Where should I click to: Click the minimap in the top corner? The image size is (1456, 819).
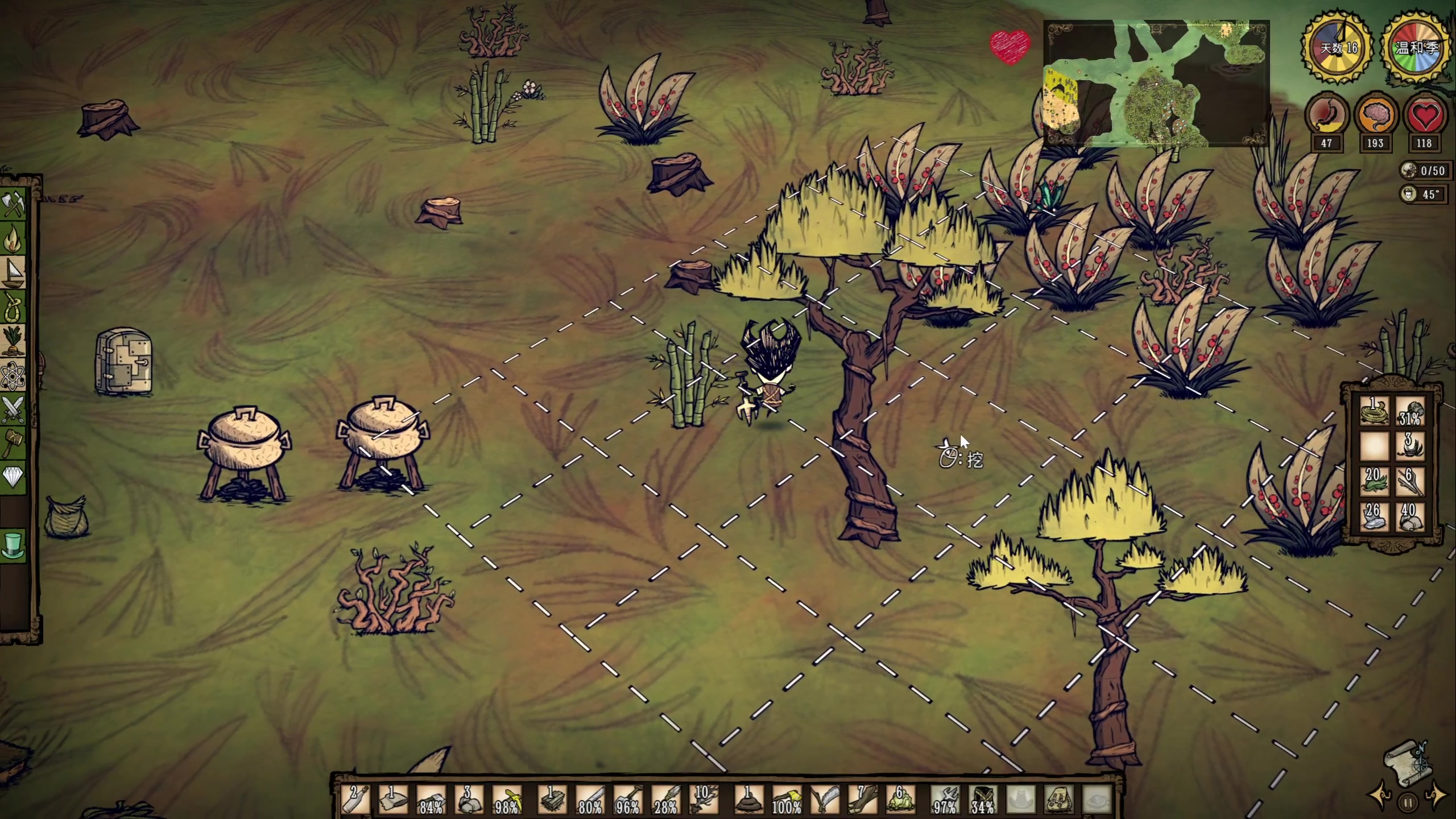1156,84
